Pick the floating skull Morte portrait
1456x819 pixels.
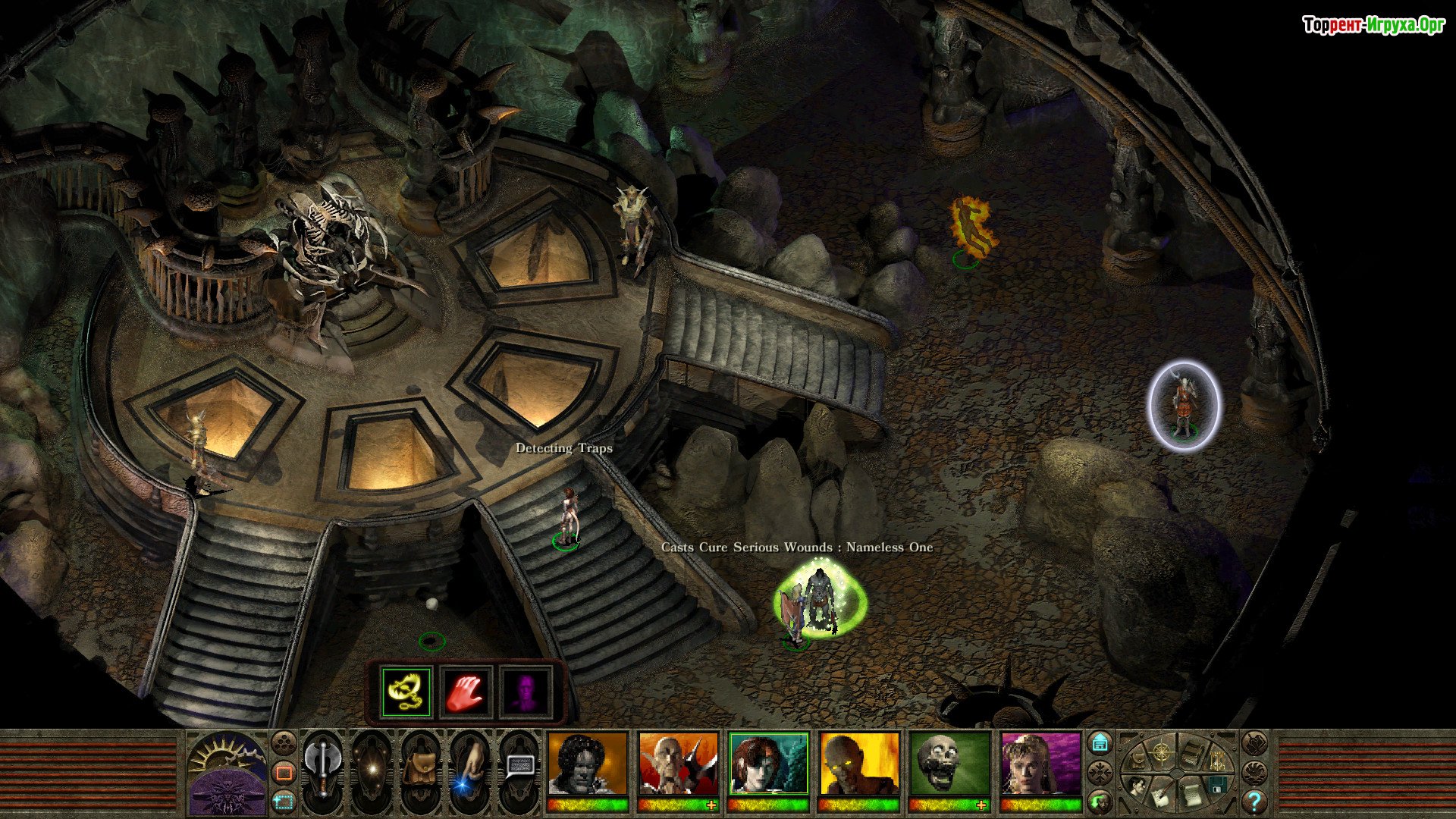coord(949,764)
